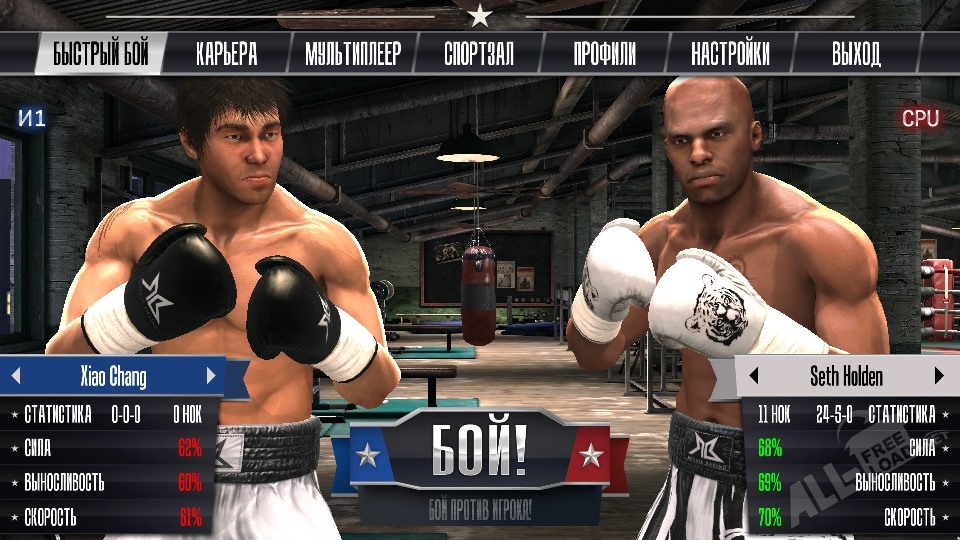Click the left arrow beside Seth Holden
This screenshot has height=540, width=960.
point(754,377)
